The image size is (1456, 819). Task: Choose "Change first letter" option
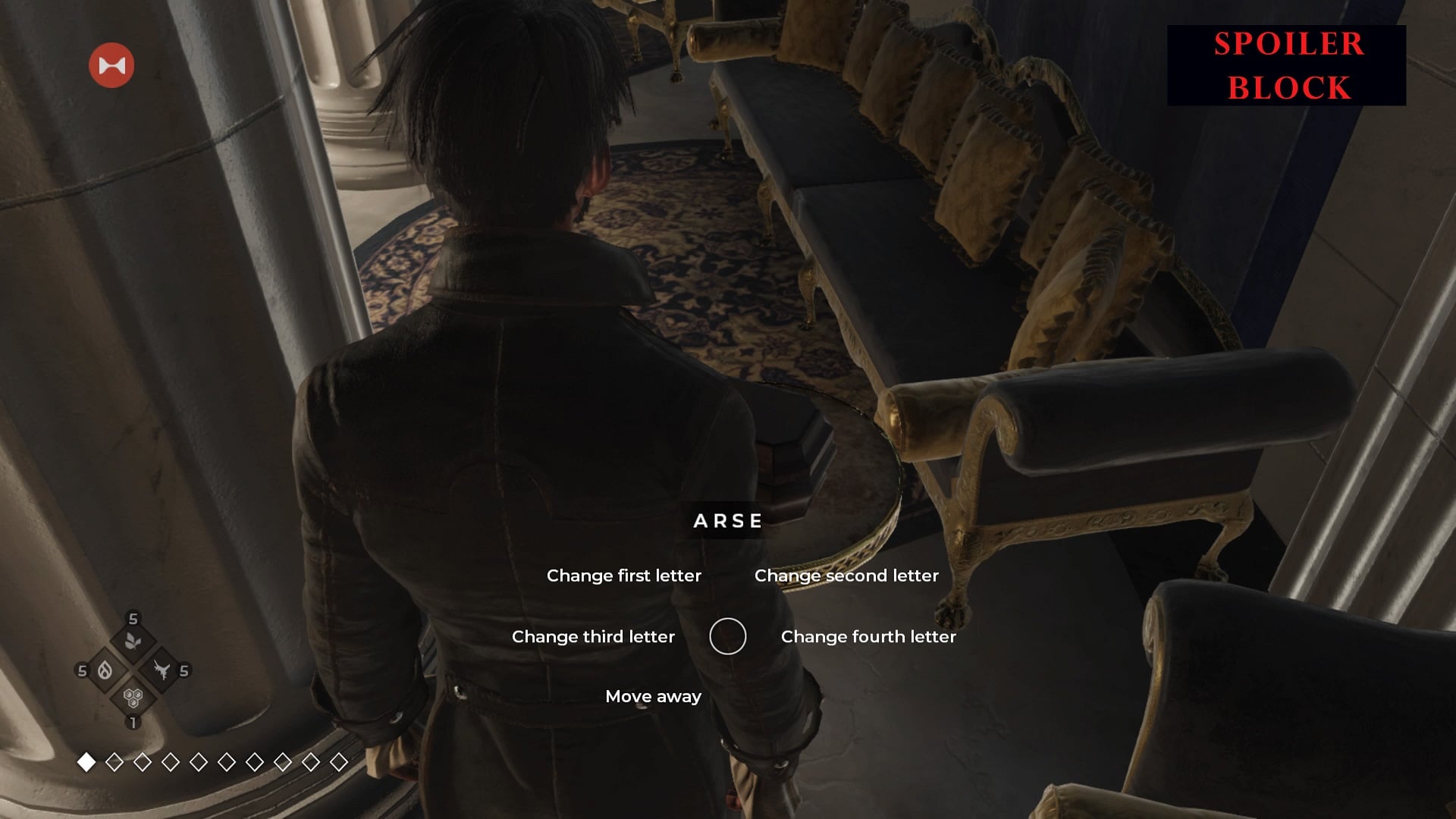click(623, 576)
